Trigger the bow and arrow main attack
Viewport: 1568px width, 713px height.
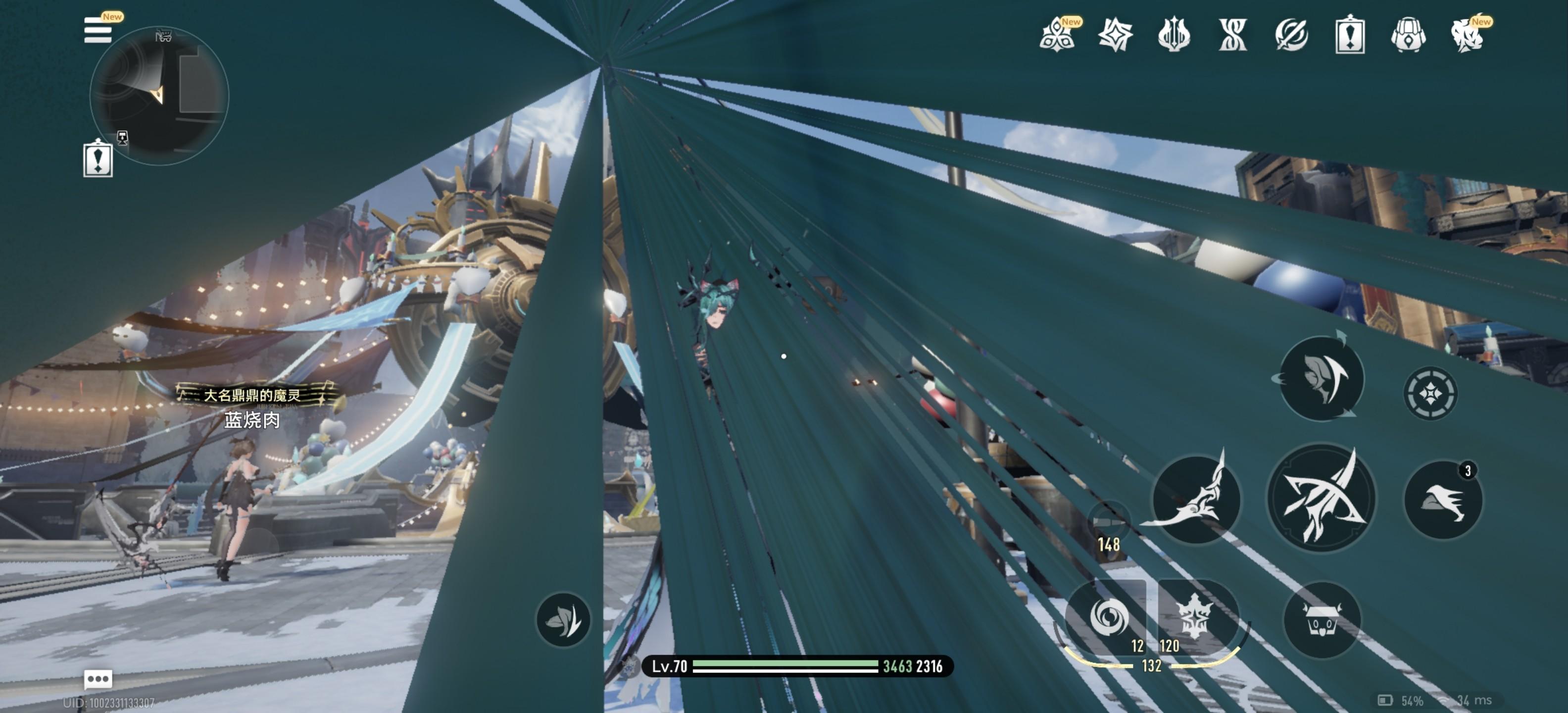click(1321, 498)
